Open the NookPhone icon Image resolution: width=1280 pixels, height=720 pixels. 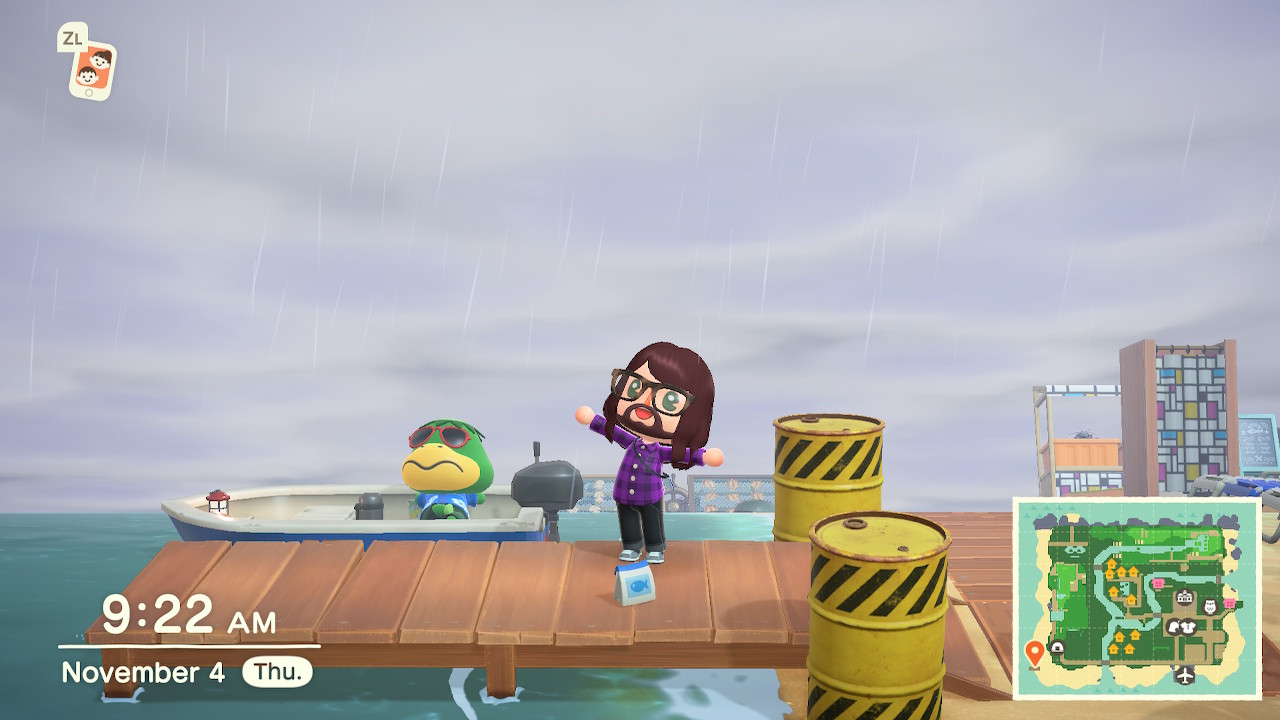[x=91, y=69]
